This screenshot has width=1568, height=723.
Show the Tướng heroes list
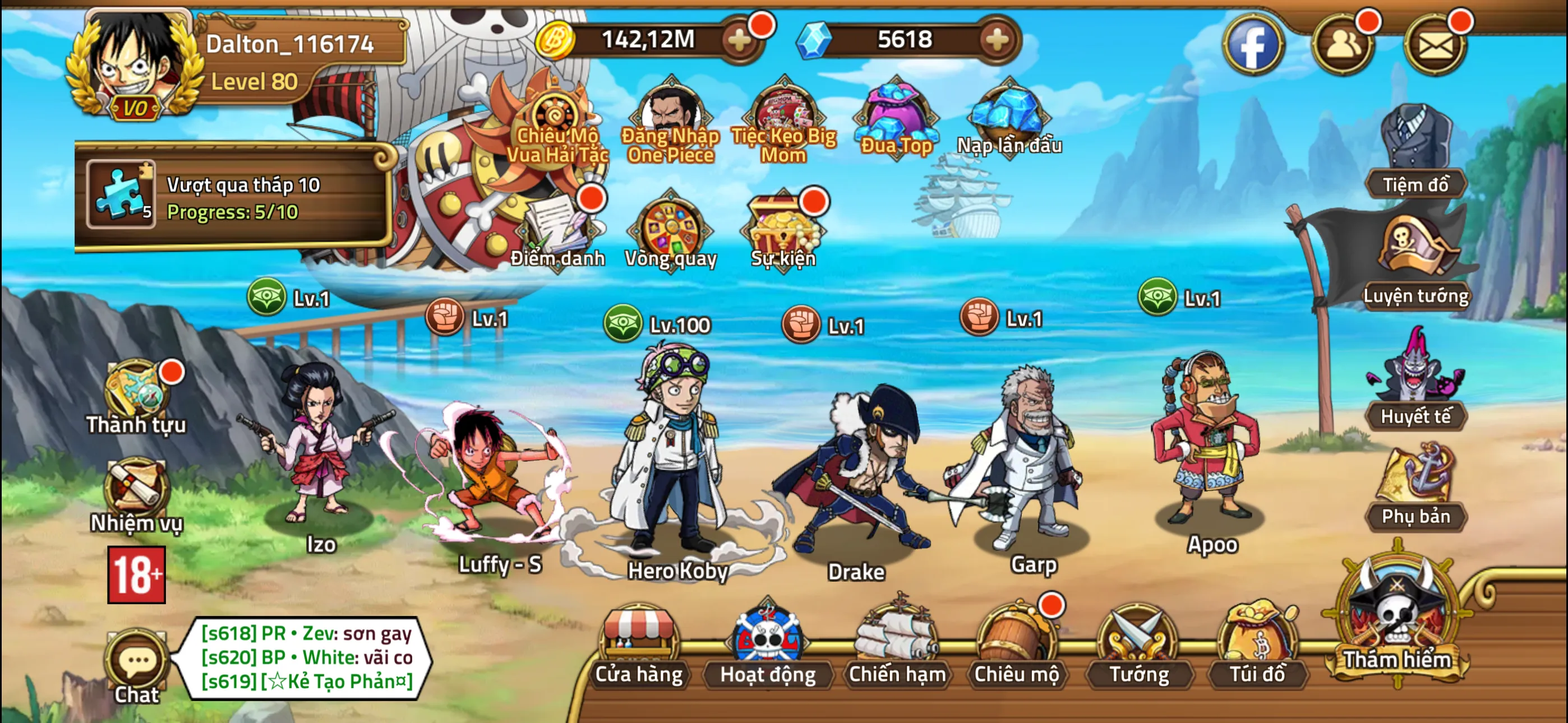[1138, 646]
